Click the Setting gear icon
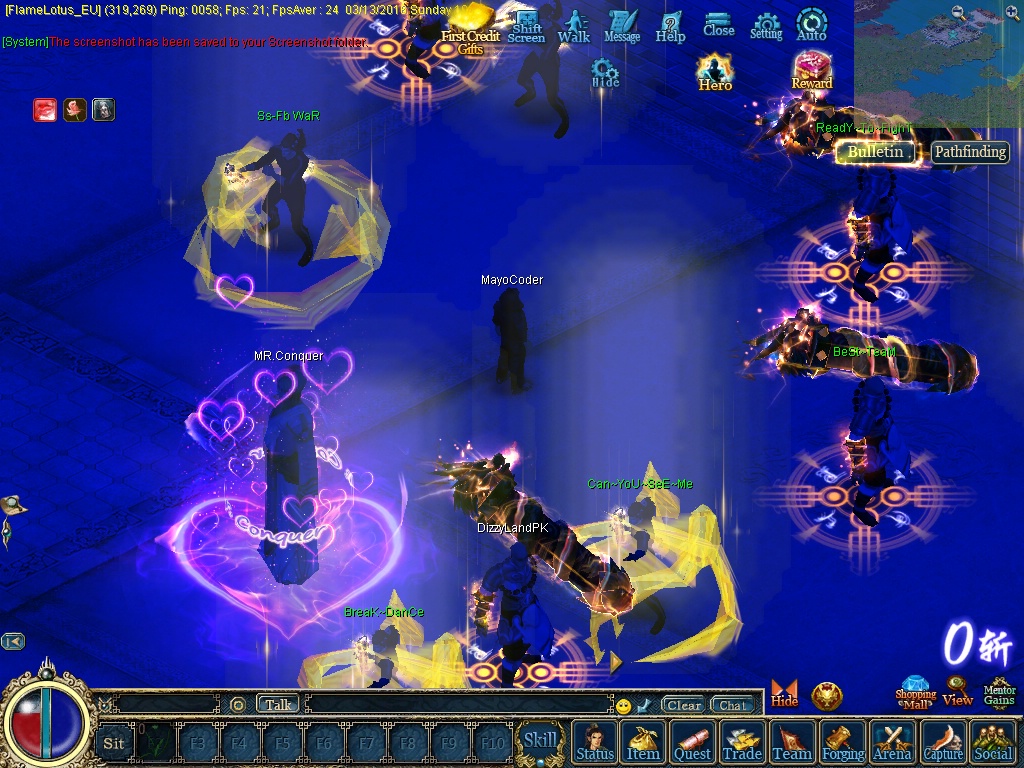1024x768 pixels. tap(766, 26)
